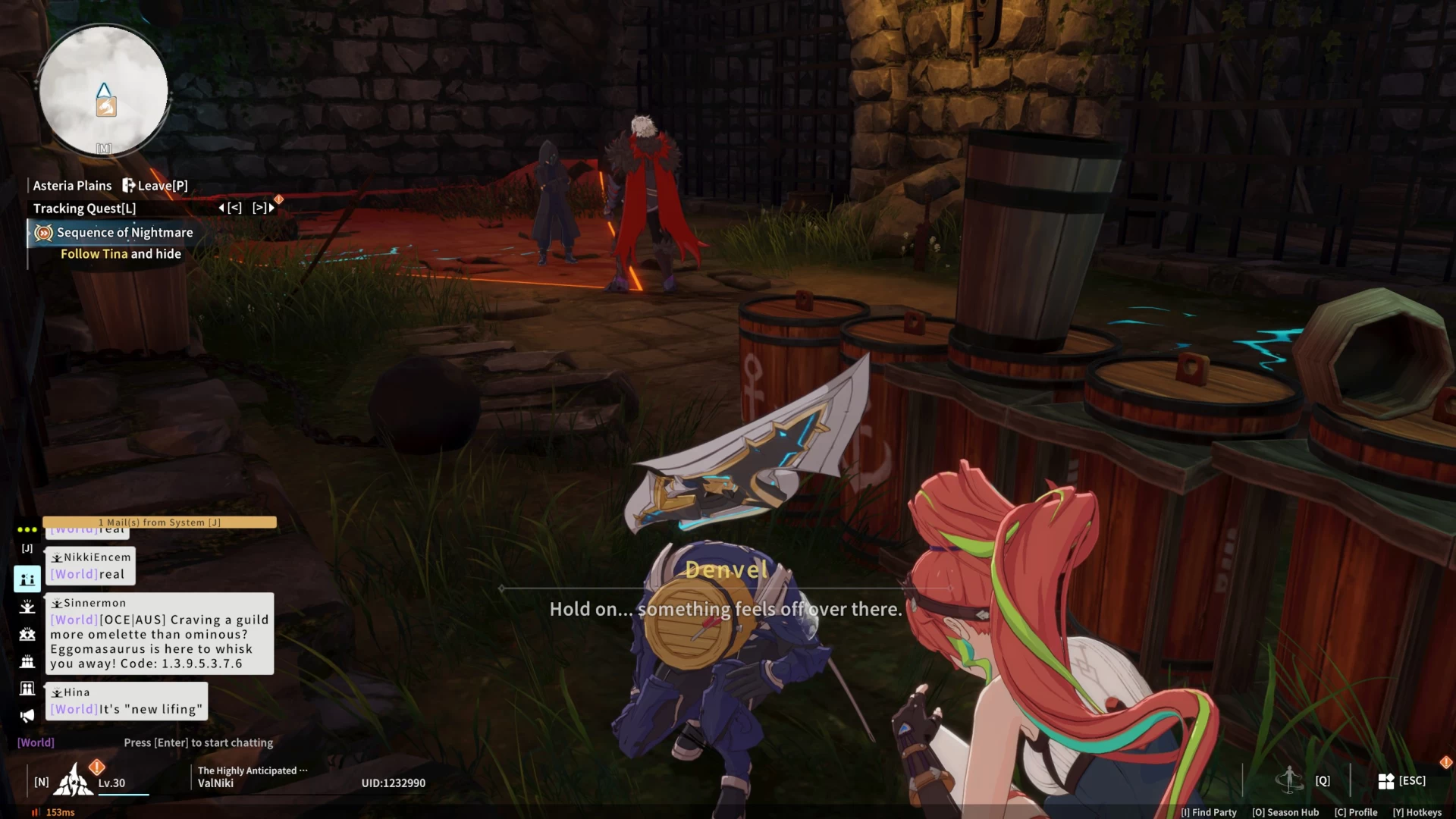This screenshot has width=1456, height=819.
Task: Open the Season Hub
Action: 1285,812
